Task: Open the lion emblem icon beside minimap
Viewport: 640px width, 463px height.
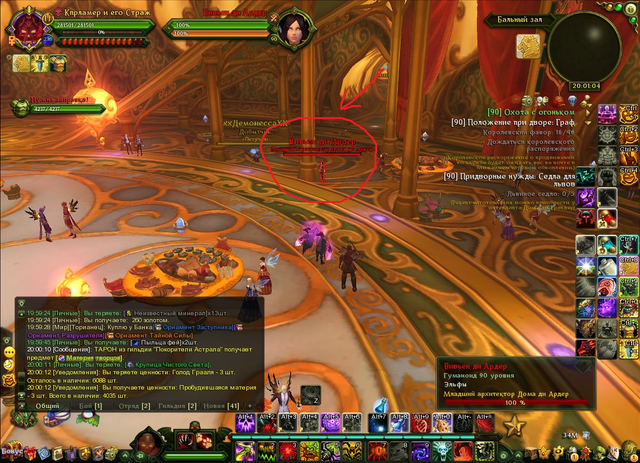Action: pos(526,47)
